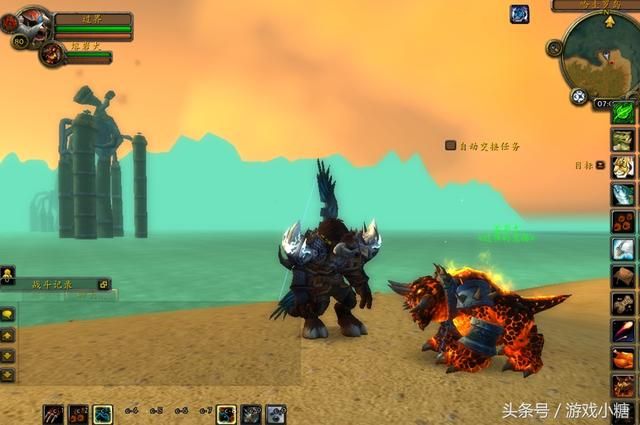Click the minimap zone name banner
Viewport: 640px width, 425px height.
click(598, 5)
